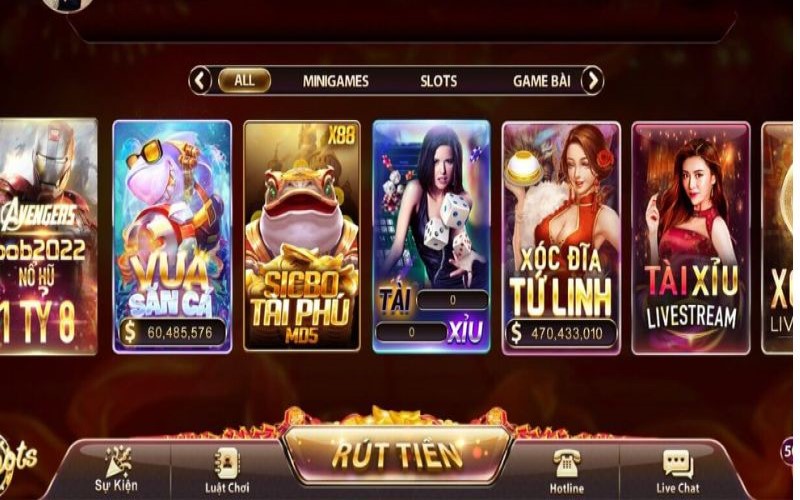
Task: View the Luật Chơi game rules
Action: 228,470
